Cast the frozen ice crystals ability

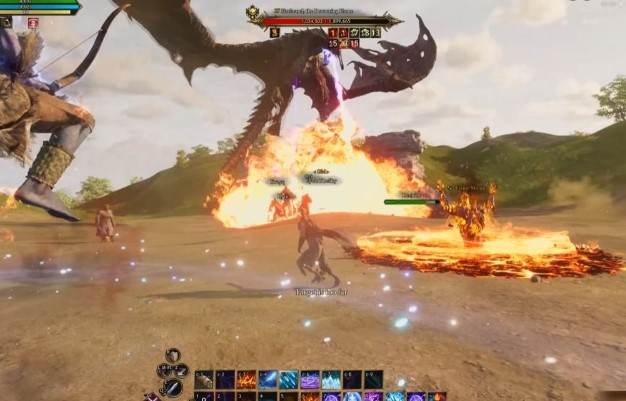(331, 380)
